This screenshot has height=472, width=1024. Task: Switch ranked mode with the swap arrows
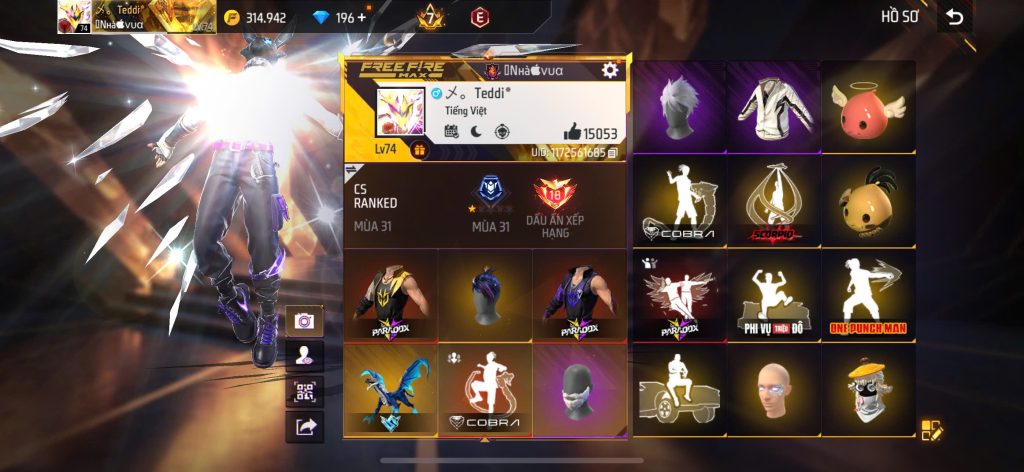pyautogui.click(x=353, y=172)
